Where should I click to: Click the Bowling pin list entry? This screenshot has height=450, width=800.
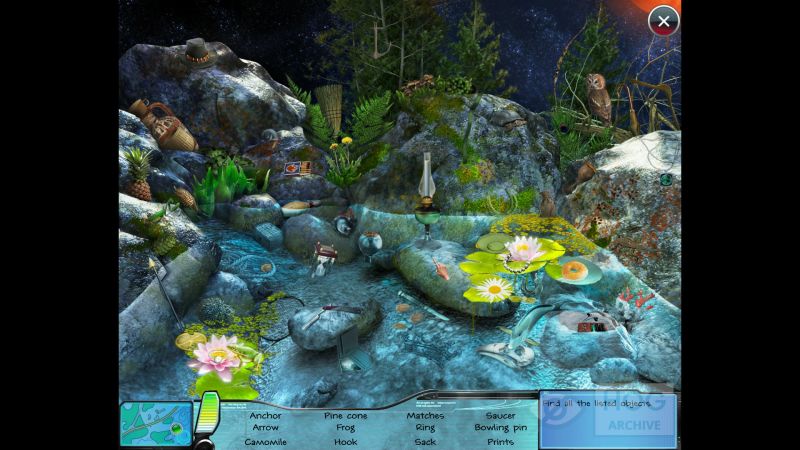(500, 428)
